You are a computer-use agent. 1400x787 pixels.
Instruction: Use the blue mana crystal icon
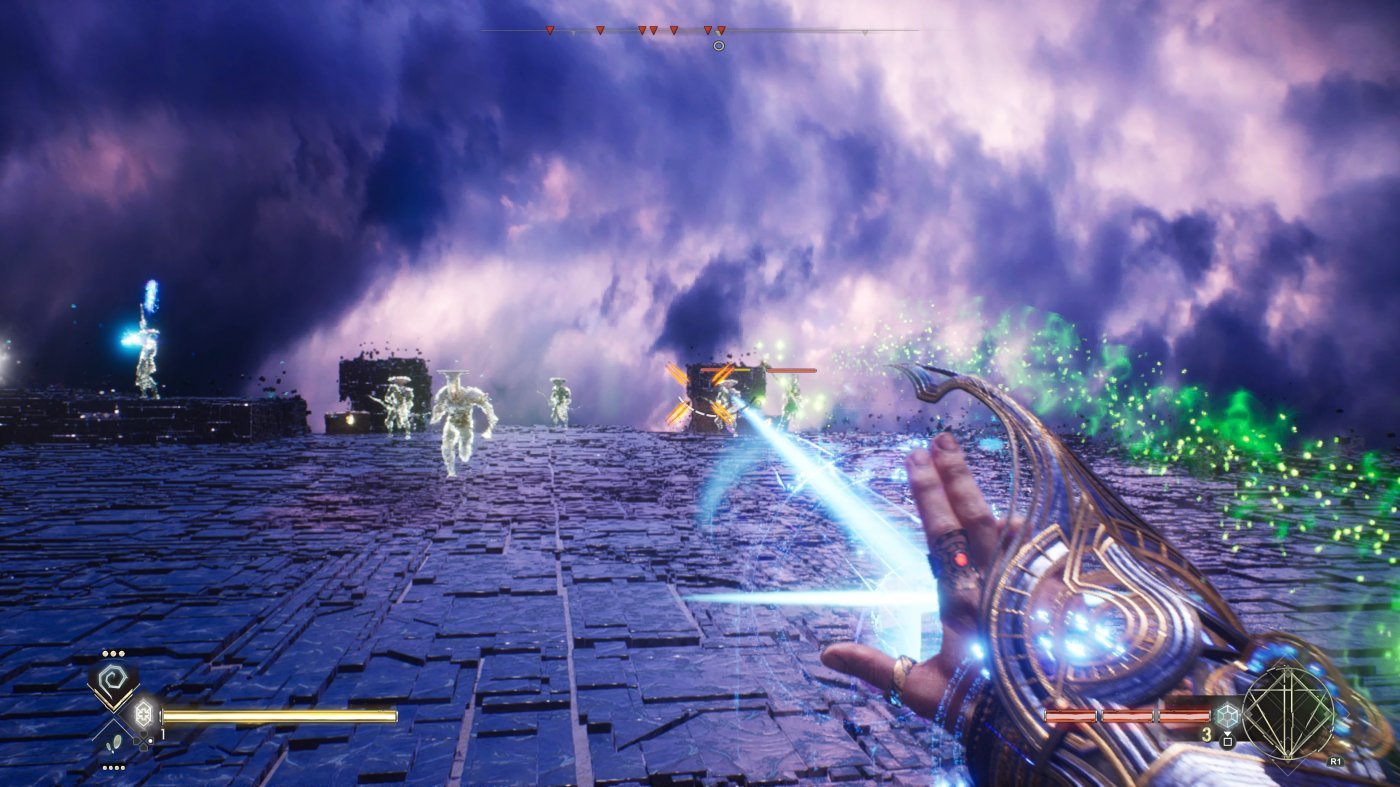(x=1227, y=715)
